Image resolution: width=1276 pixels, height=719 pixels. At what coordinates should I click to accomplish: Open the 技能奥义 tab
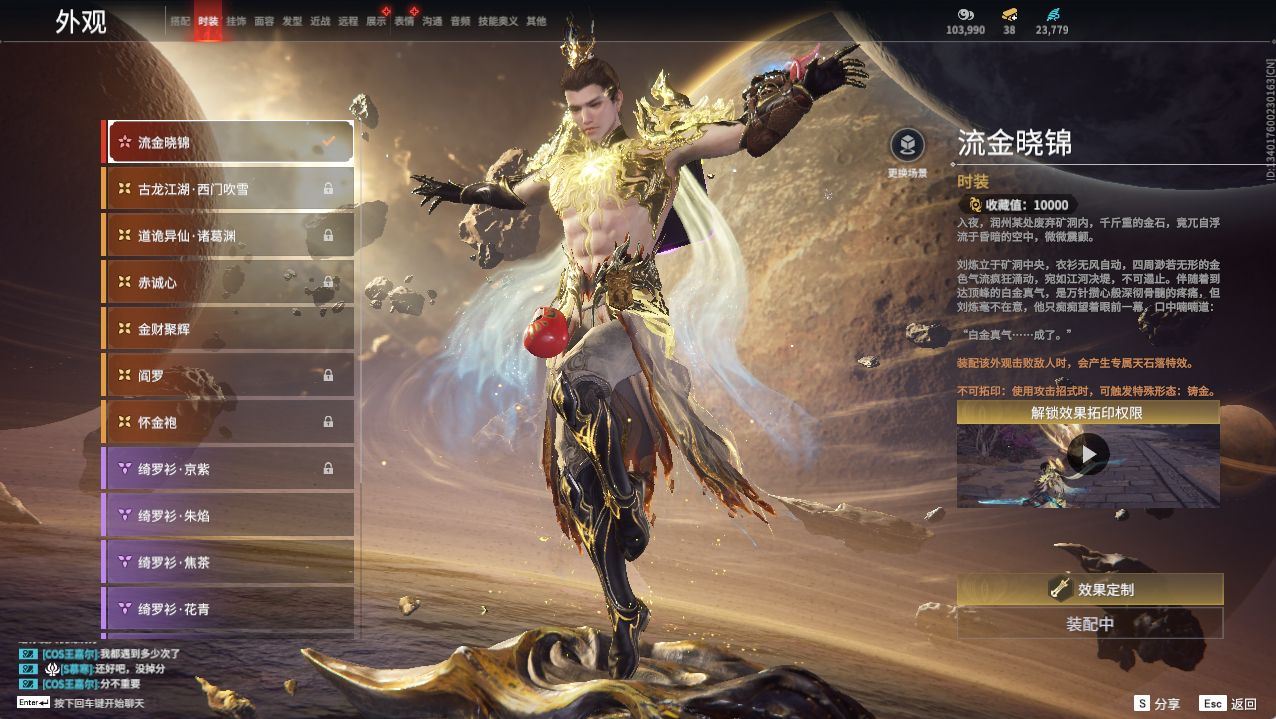[498, 21]
